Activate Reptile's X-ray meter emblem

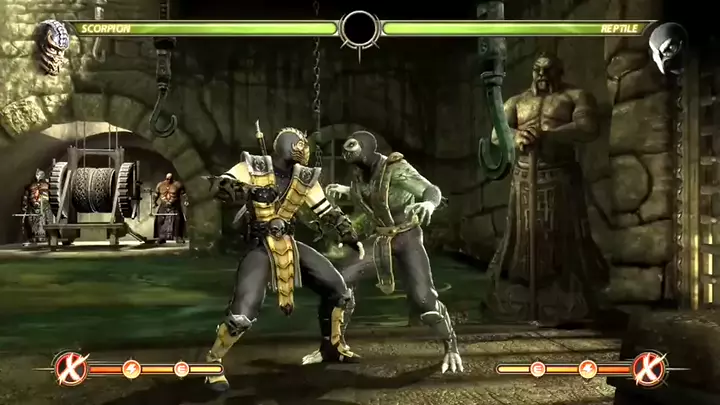tap(648, 369)
